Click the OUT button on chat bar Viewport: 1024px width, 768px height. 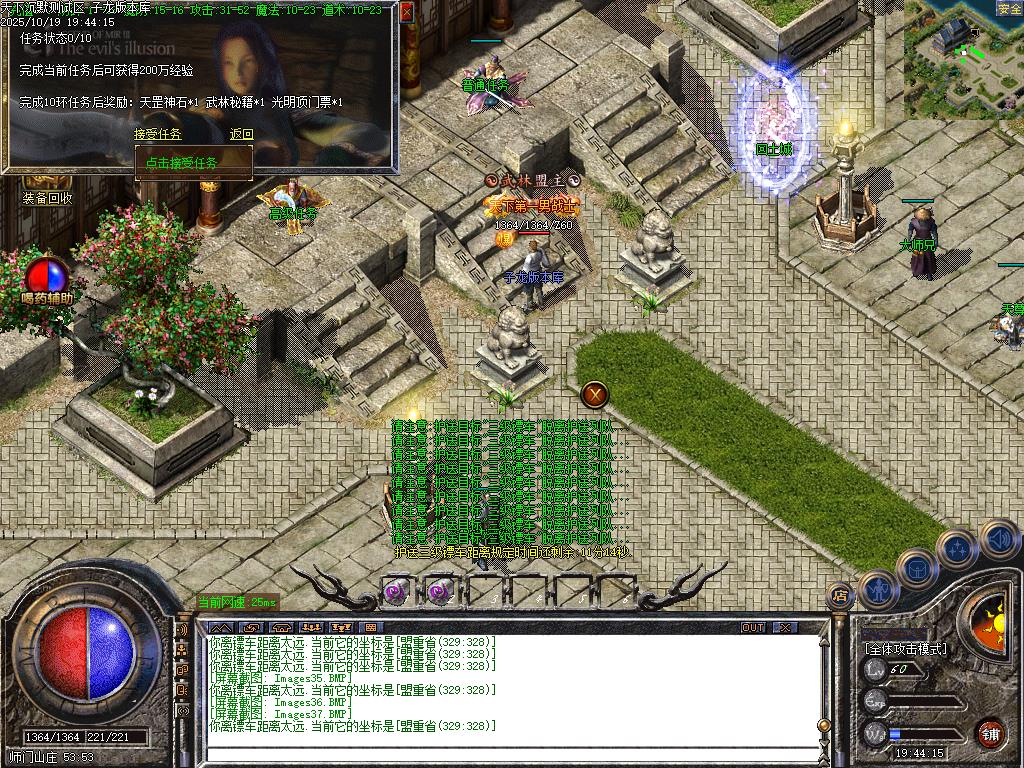tap(753, 628)
